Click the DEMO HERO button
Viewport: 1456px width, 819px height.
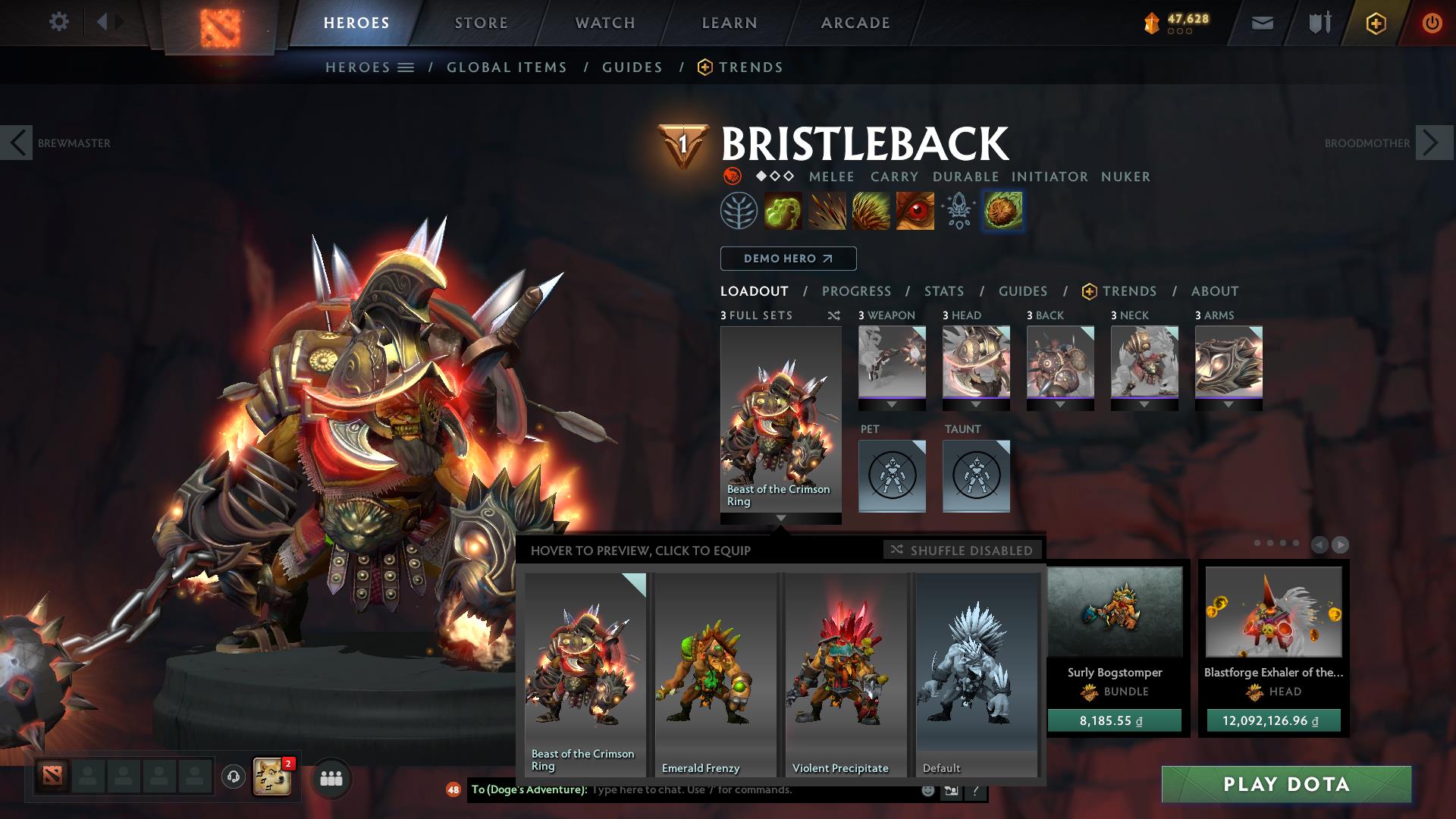[787, 259]
